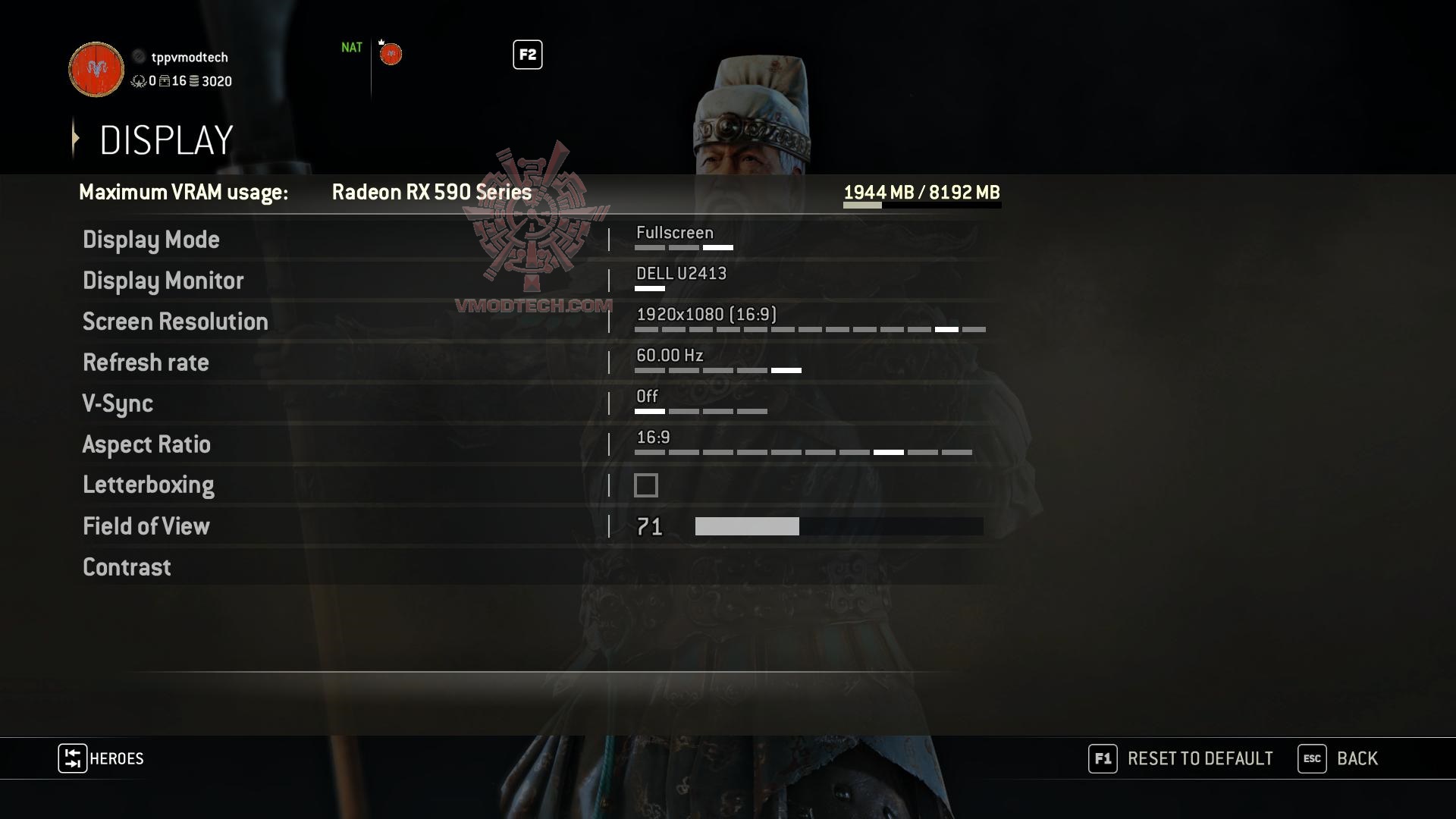Click the laurel prestige icon beside 0
This screenshot has height=819, width=1456.
[x=139, y=83]
